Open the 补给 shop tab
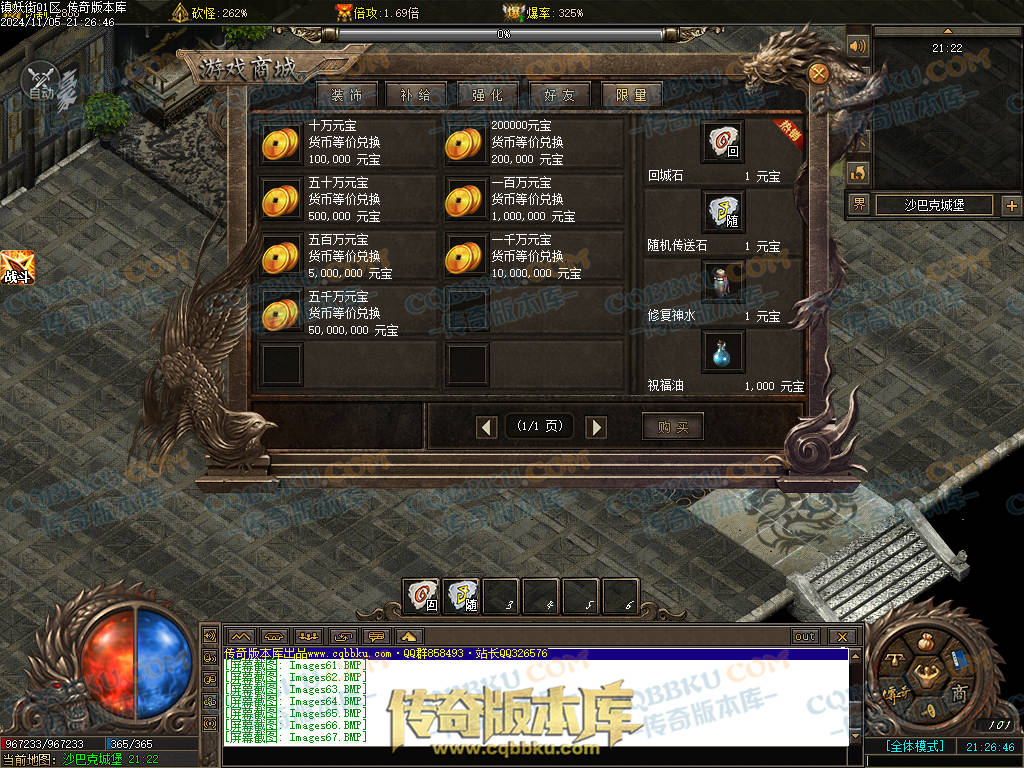 [415, 95]
